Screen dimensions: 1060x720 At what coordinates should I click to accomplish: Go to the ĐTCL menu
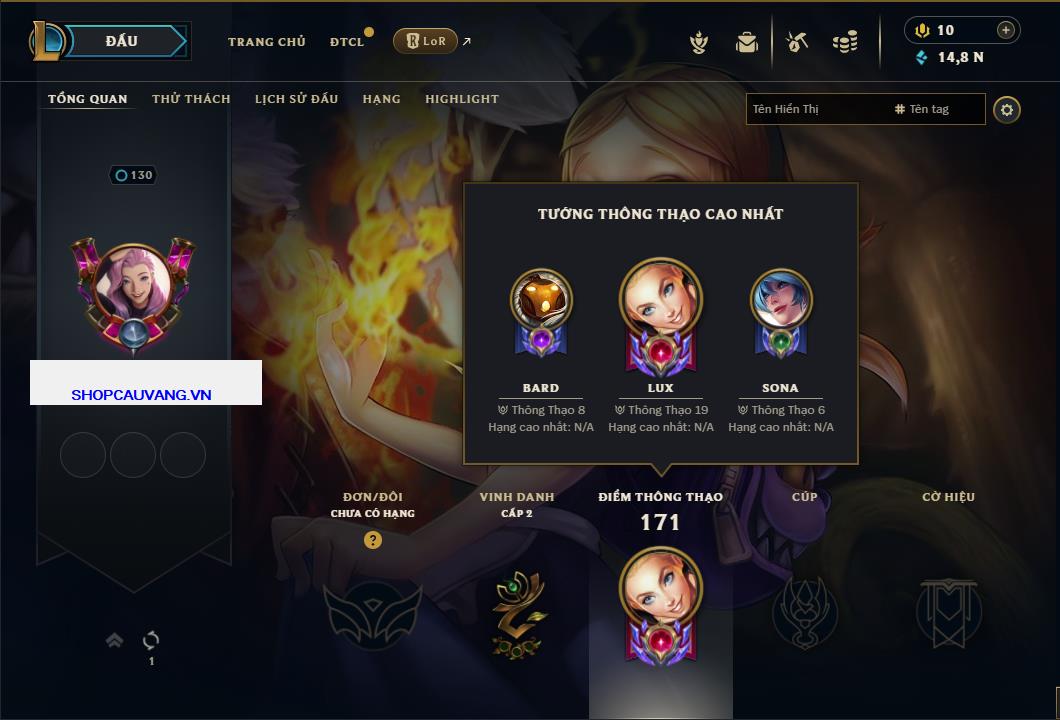347,42
